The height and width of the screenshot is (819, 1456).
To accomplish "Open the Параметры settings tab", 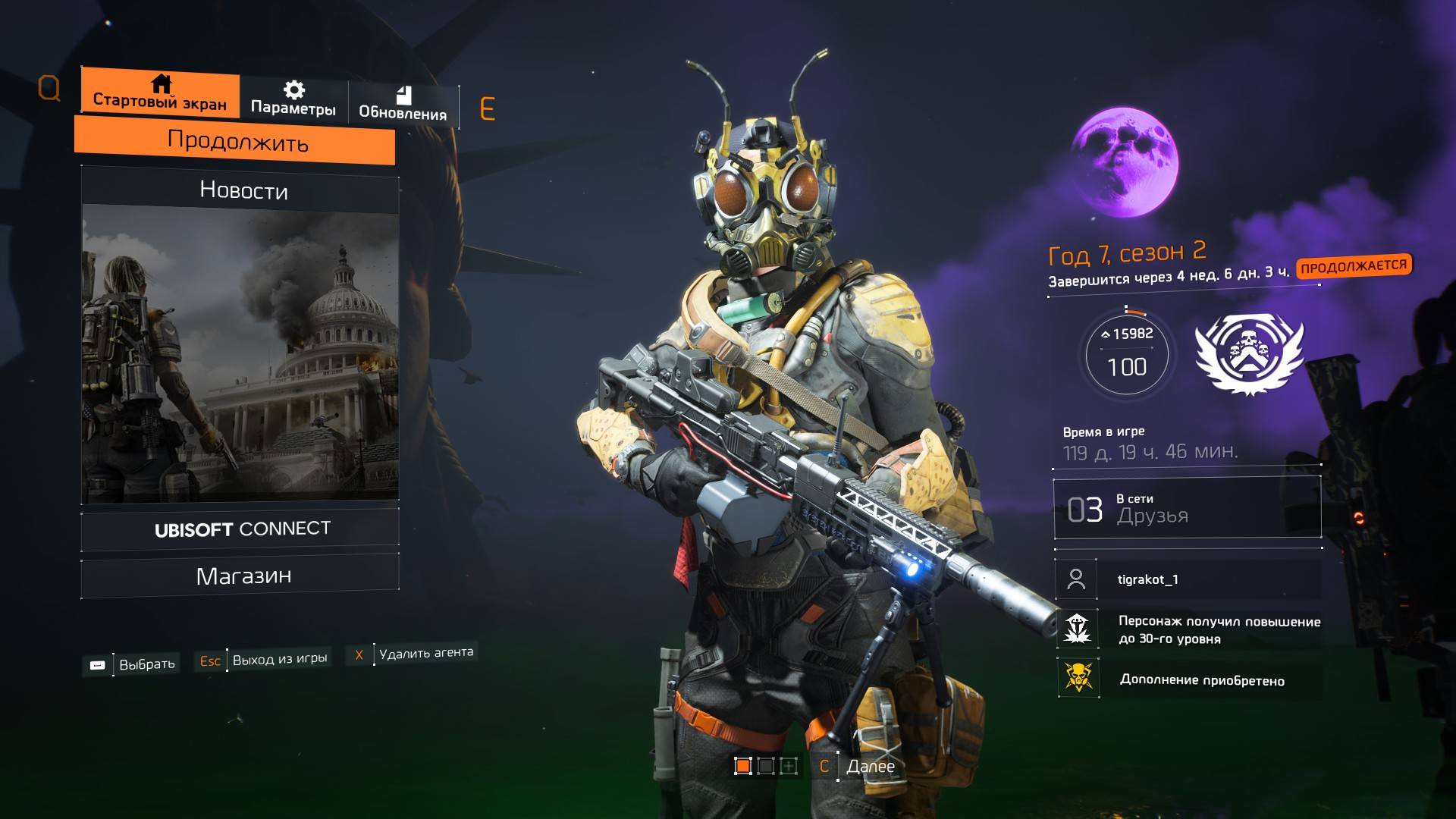I will point(293,99).
